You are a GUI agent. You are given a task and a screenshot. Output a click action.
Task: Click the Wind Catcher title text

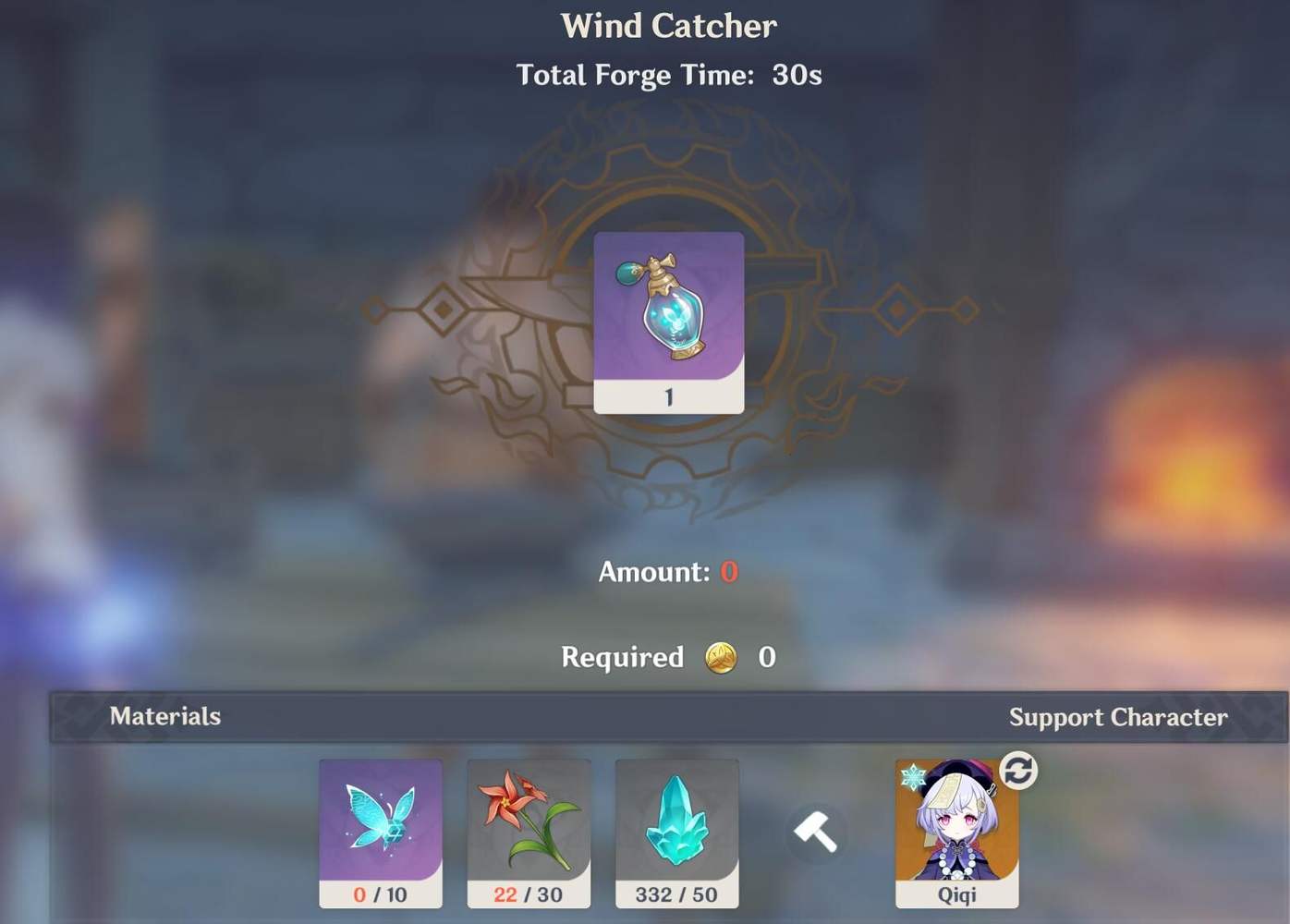[x=669, y=26]
